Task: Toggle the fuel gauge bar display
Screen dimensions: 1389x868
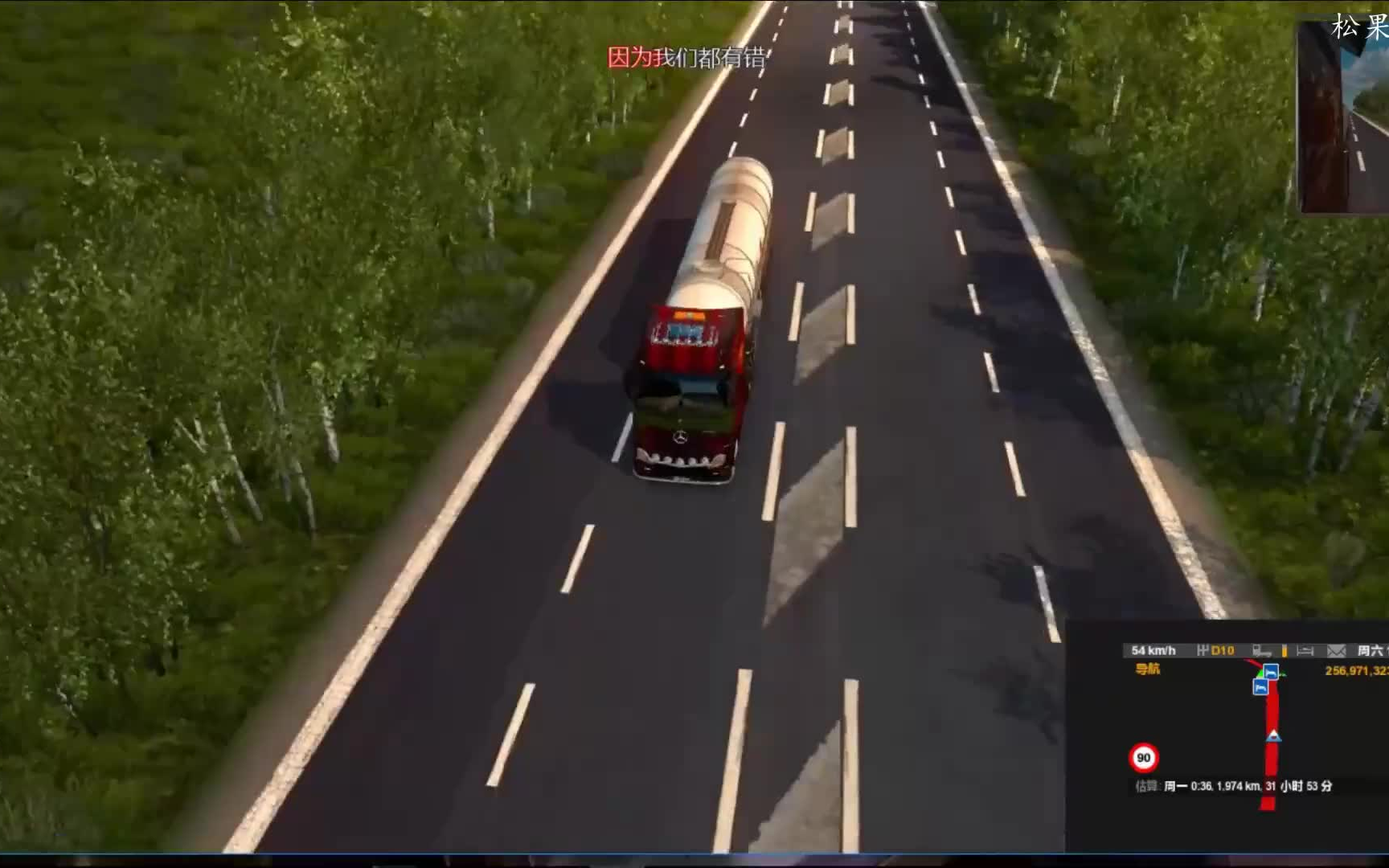Action: click(1285, 650)
